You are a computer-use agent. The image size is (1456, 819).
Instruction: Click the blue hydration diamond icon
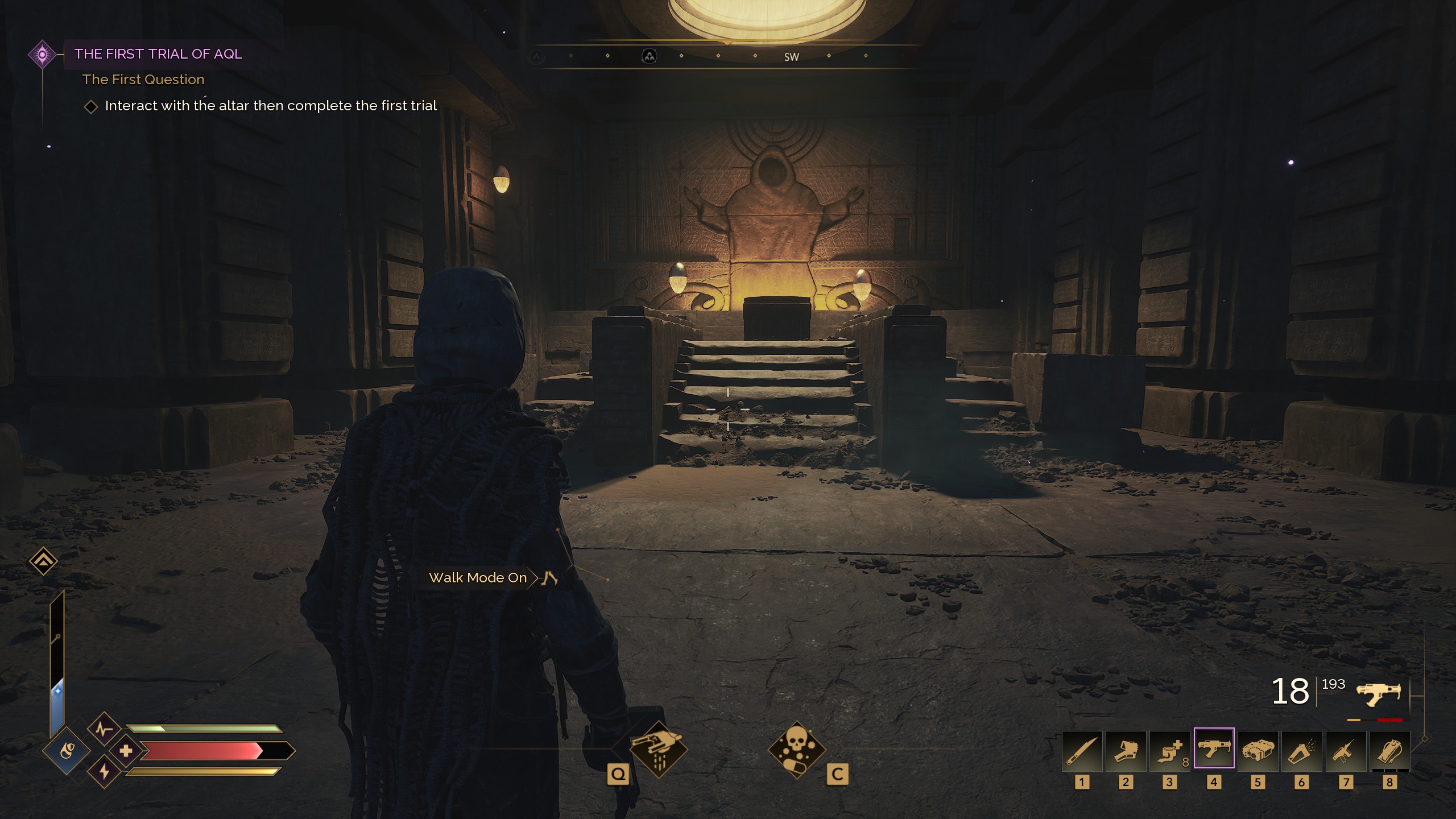67,751
